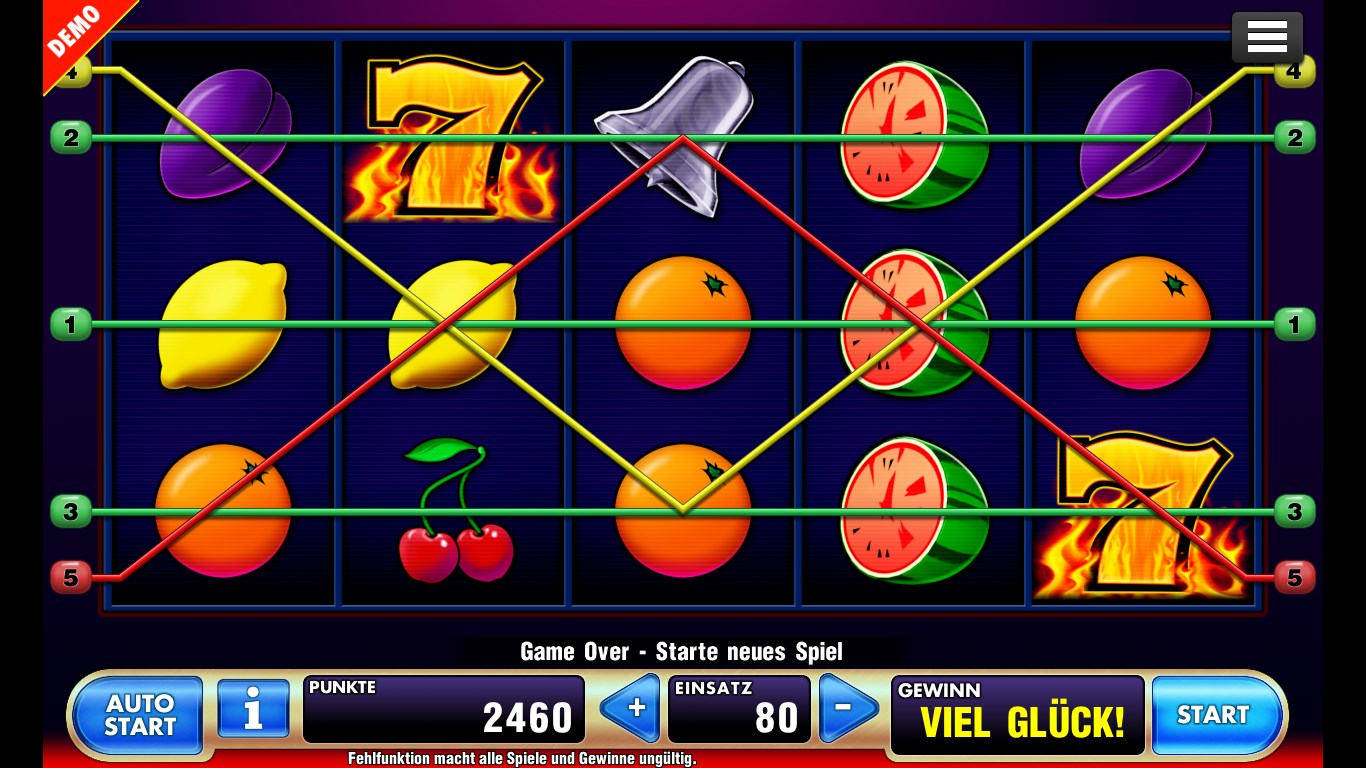Activate the AUTO START button

point(139,715)
